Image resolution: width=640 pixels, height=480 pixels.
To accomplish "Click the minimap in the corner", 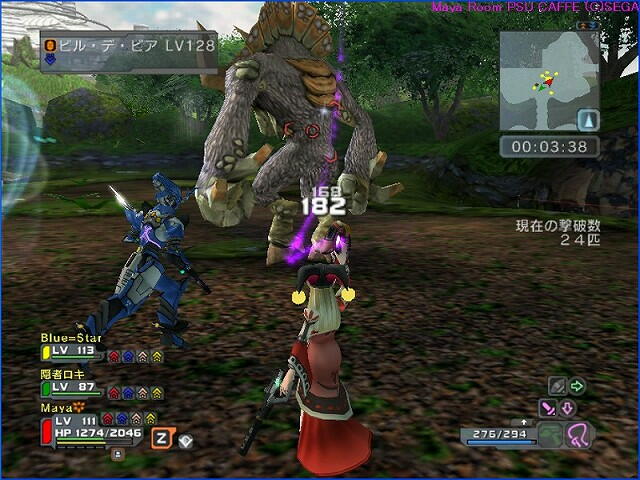I will [x=549, y=80].
